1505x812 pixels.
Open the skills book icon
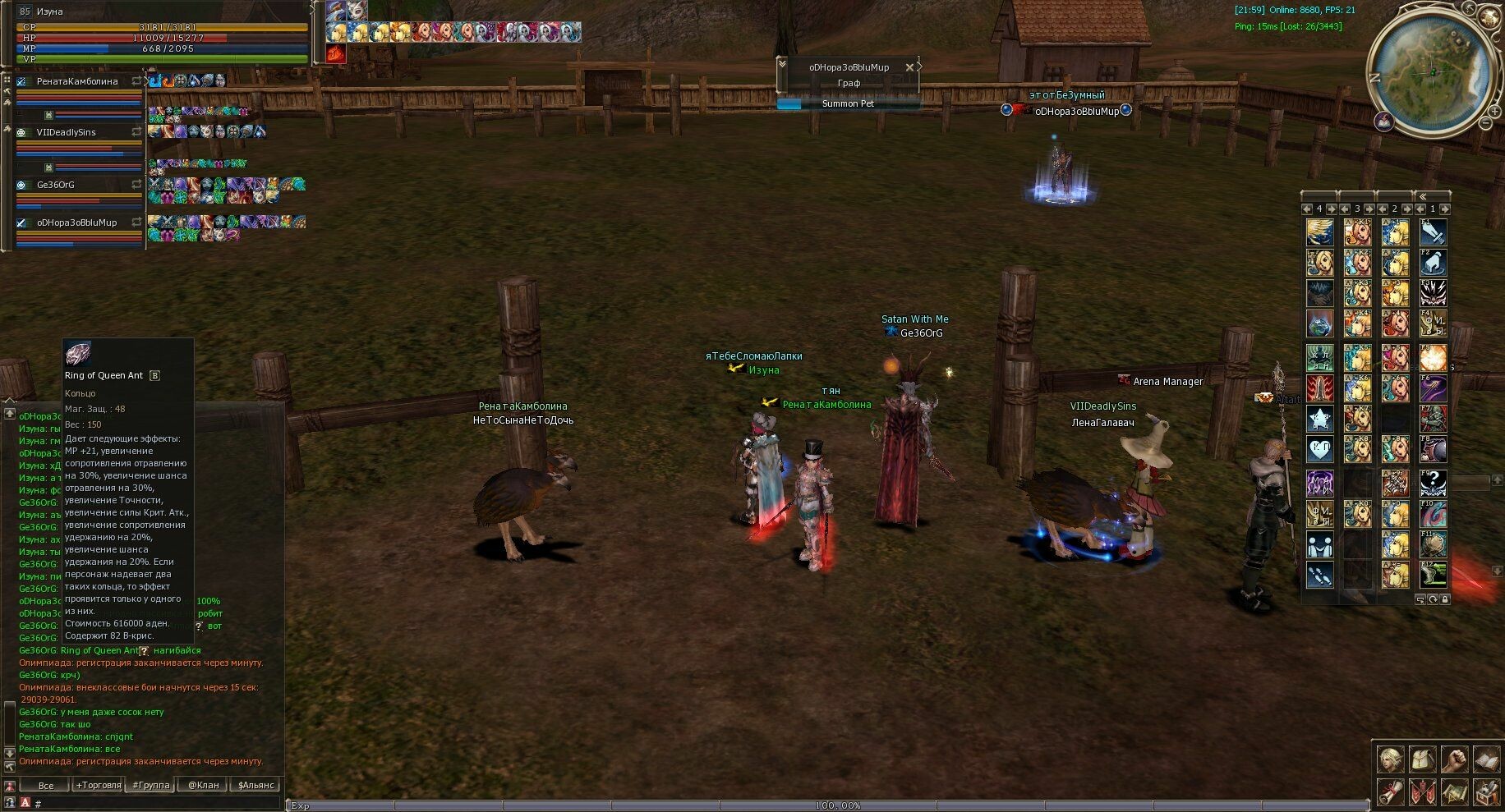click(x=1486, y=759)
